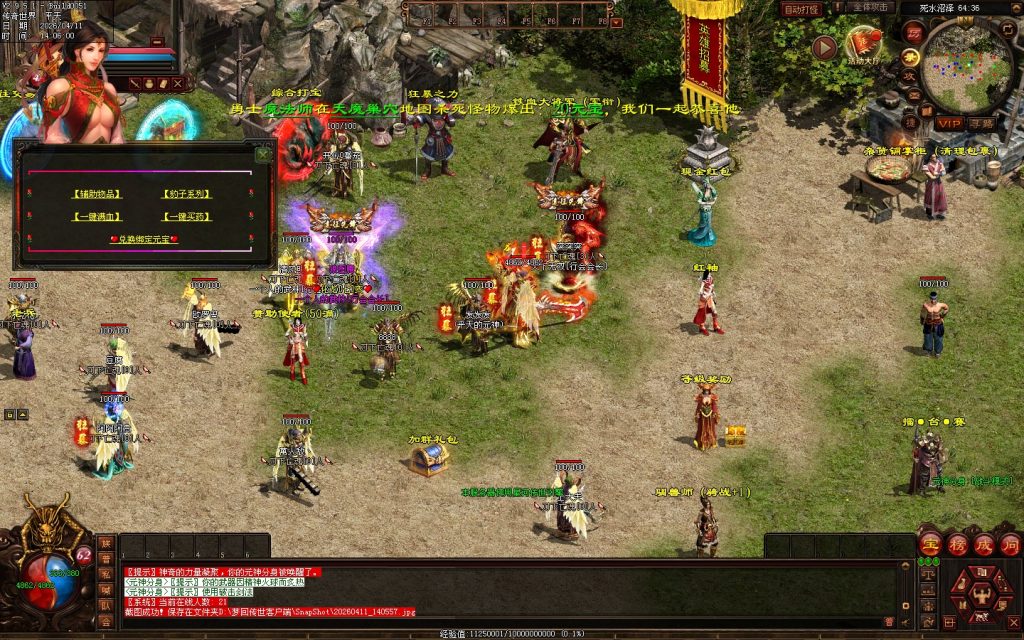Choose 一键满血 in the dialog

click(96, 216)
